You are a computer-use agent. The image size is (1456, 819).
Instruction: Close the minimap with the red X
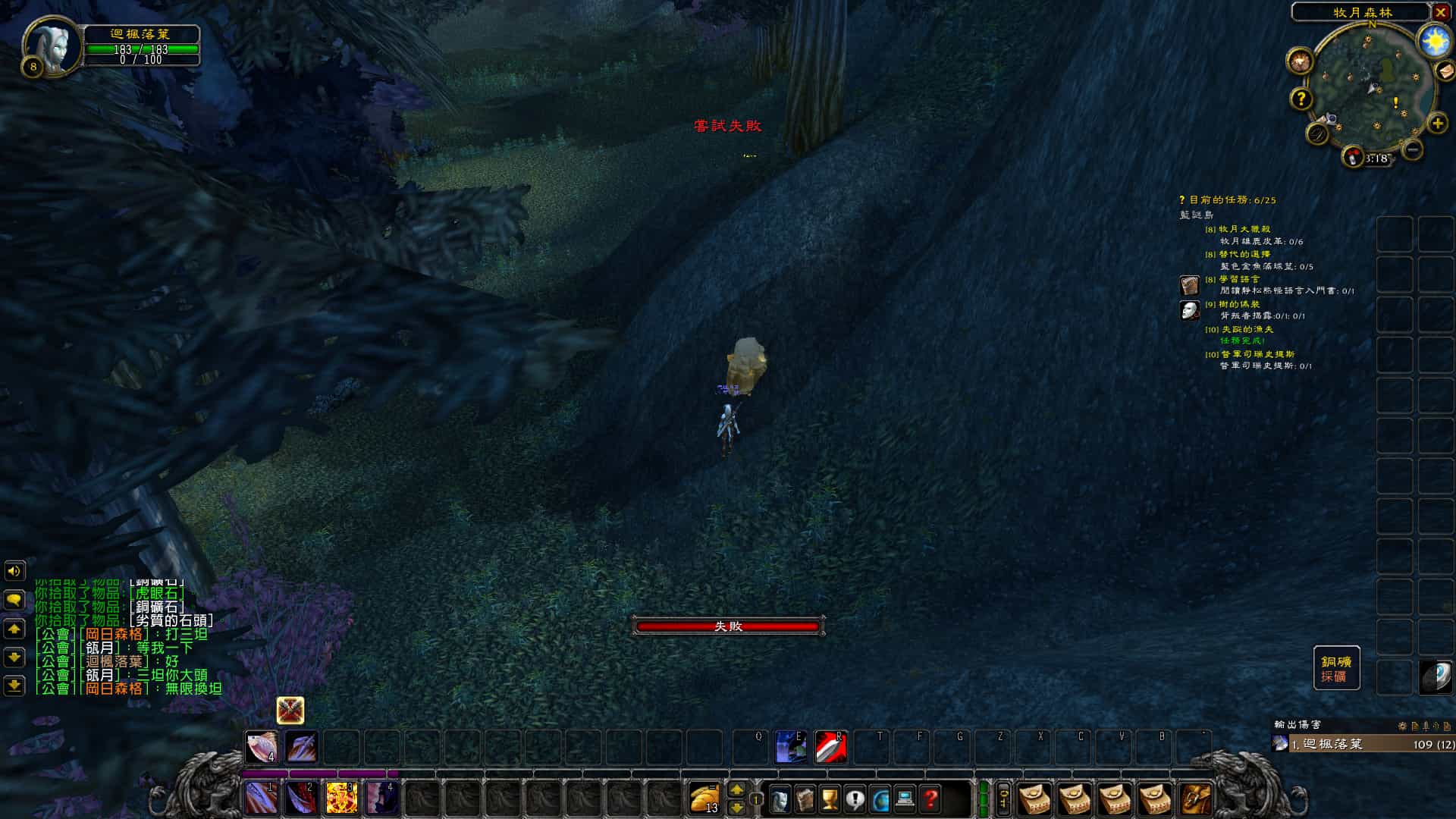(1441, 12)
